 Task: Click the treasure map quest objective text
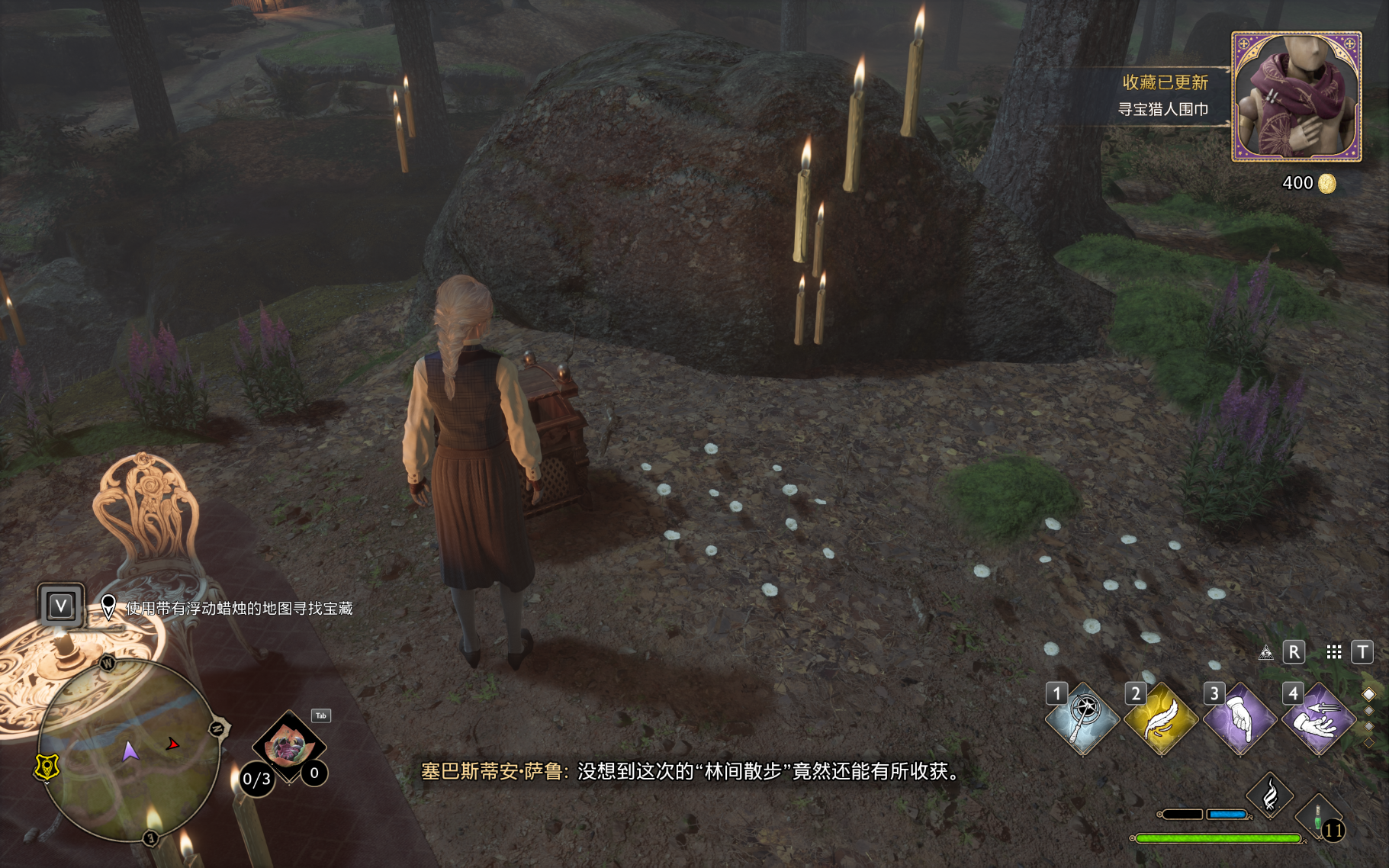(x=239, y=608)
